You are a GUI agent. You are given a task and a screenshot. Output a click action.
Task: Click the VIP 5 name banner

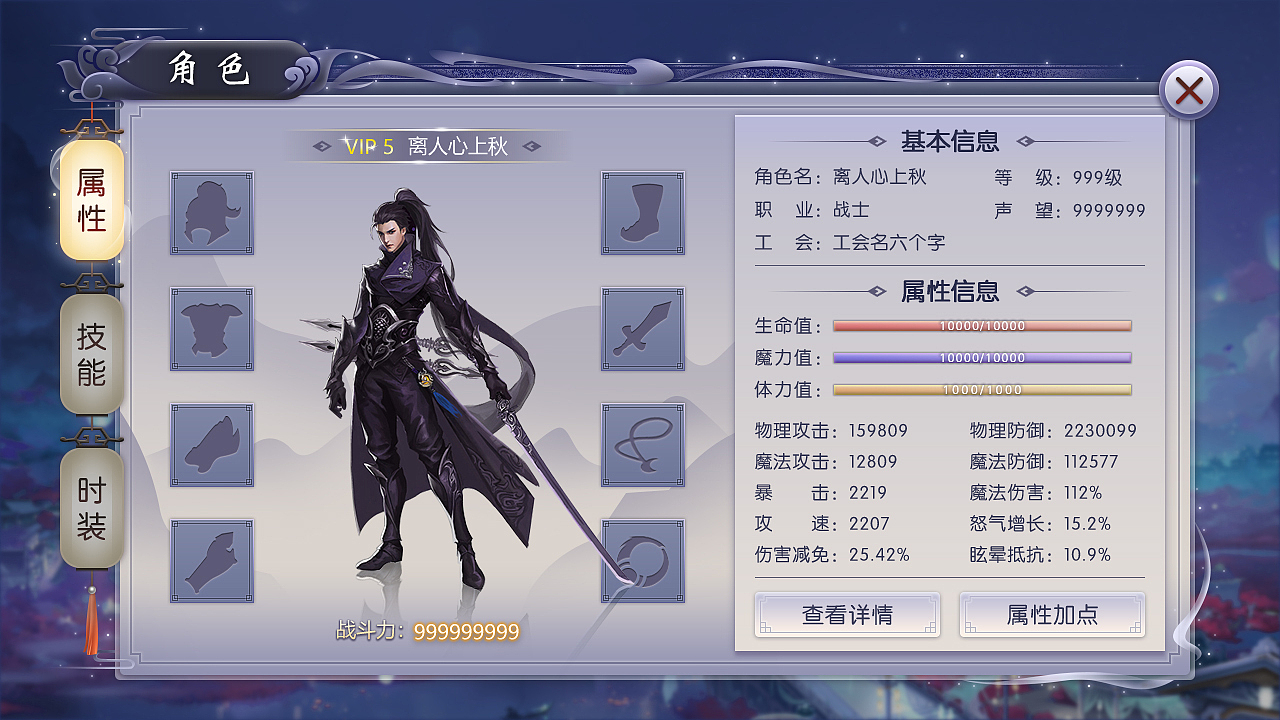[425, 143]
